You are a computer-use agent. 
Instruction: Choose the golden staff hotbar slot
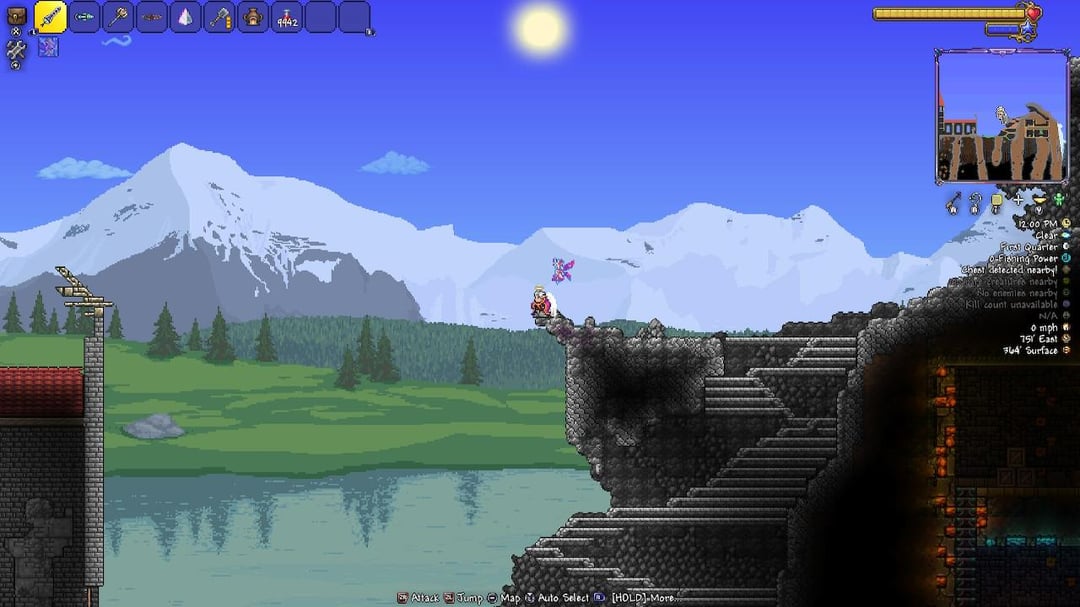click(118, 17)
